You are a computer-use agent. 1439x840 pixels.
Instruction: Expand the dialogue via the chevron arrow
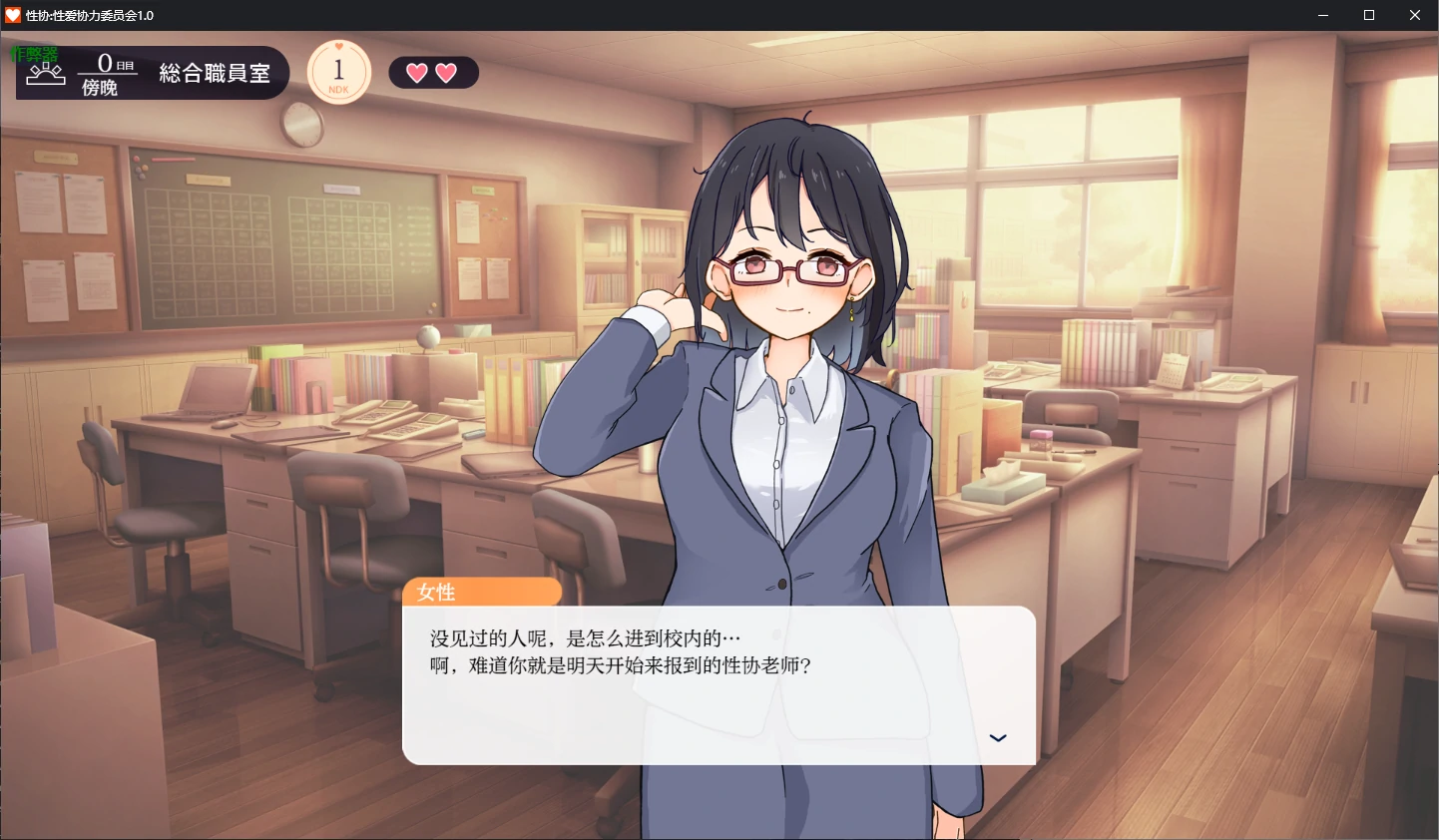(998, 737)
